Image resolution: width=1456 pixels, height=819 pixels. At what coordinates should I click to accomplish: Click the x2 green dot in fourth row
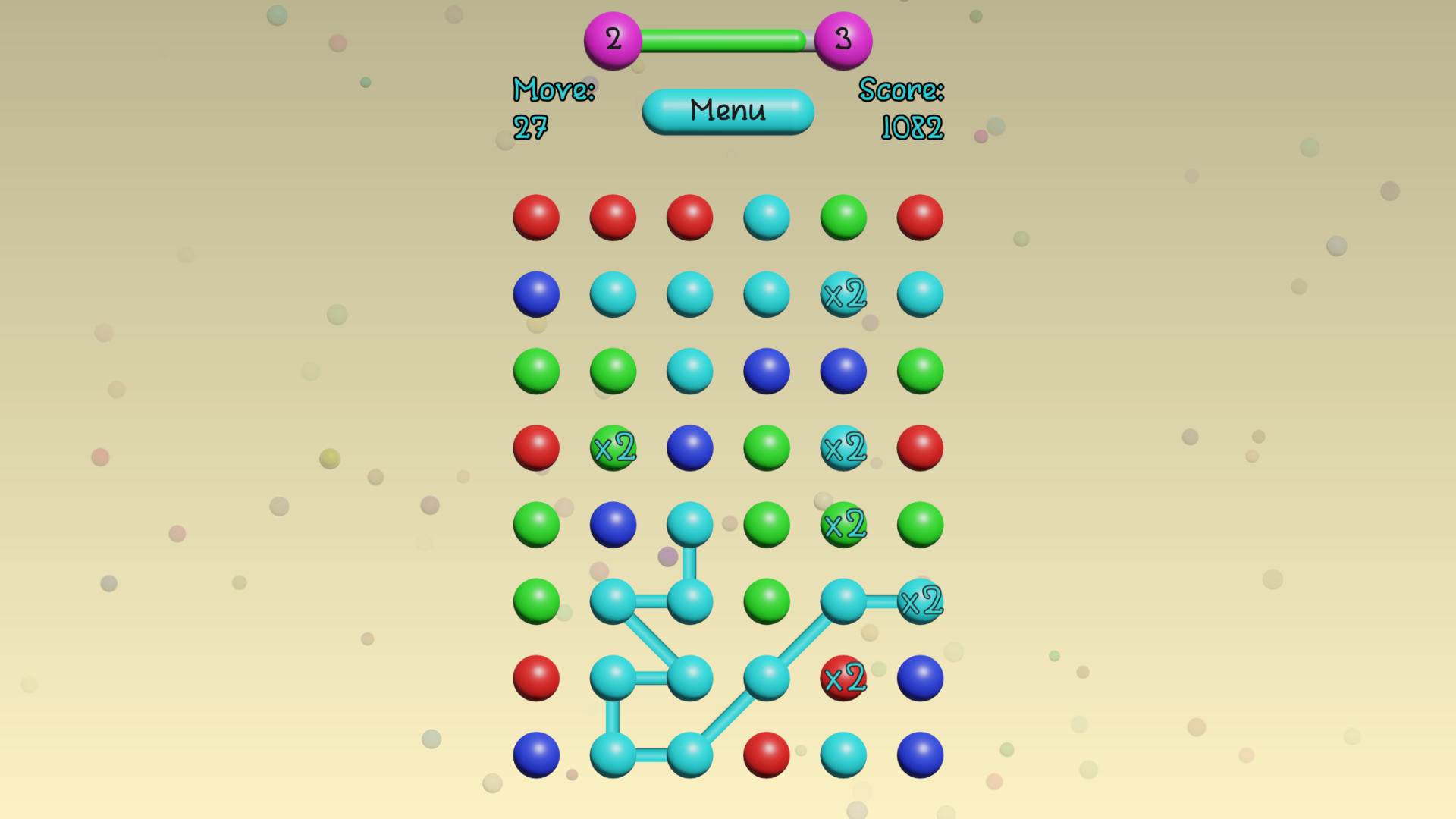[612, 448]
